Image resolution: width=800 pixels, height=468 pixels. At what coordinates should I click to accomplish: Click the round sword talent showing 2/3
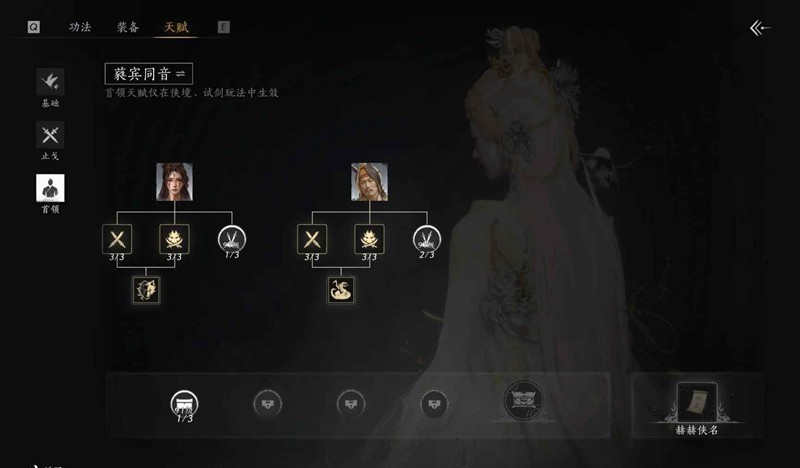tap(427, 238)
